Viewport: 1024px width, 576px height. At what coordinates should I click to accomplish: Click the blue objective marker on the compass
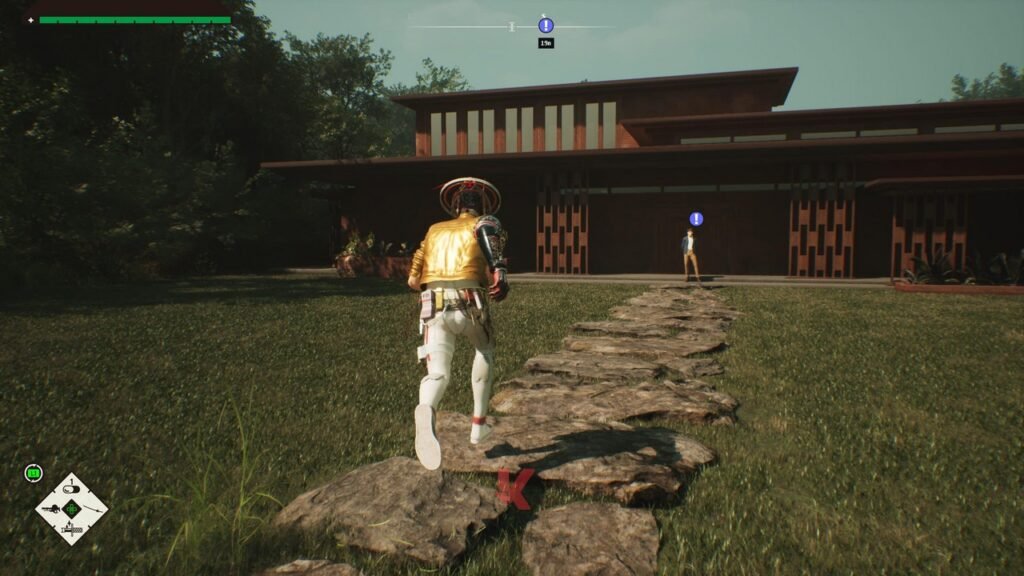pyautogui.click(x=545, y=25)
